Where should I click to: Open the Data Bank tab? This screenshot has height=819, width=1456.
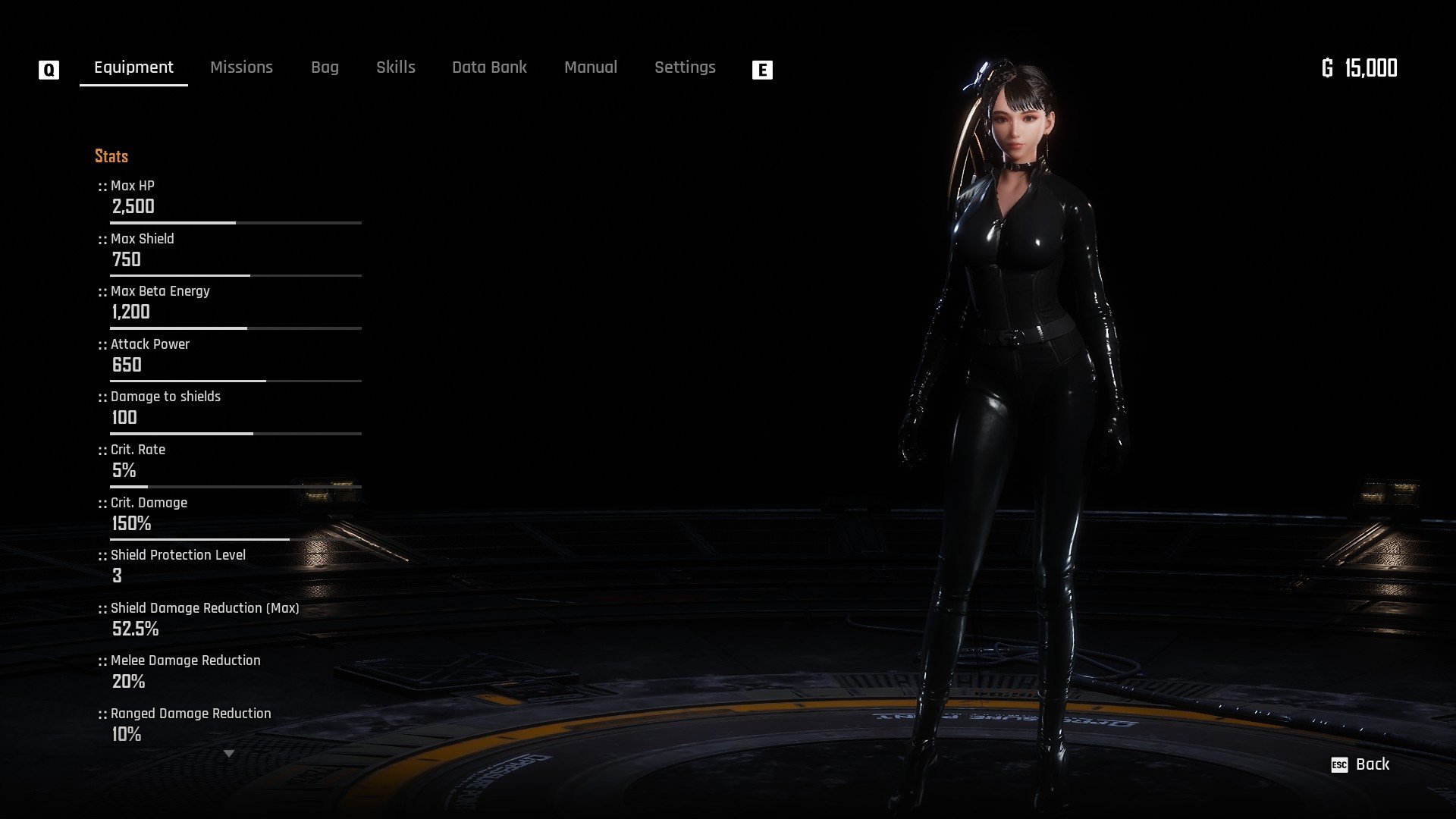coord(489,67)
